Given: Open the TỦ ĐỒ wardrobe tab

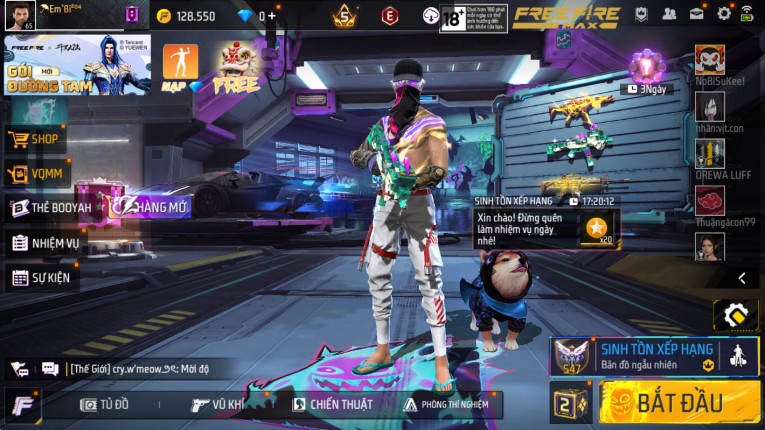Looking at the screenshot, I should [105, 404].
